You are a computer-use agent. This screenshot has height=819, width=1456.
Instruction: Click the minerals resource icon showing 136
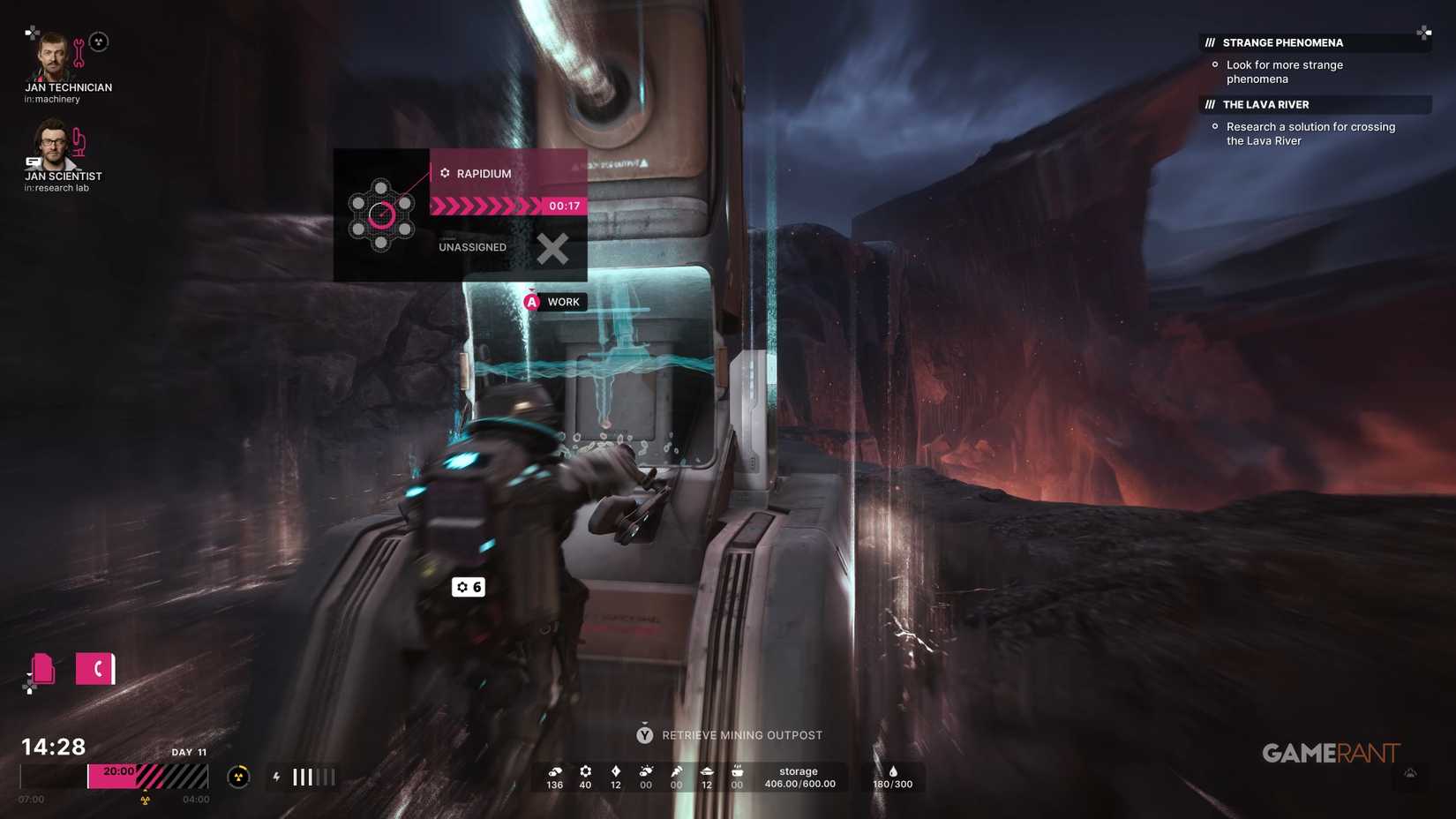553,770
